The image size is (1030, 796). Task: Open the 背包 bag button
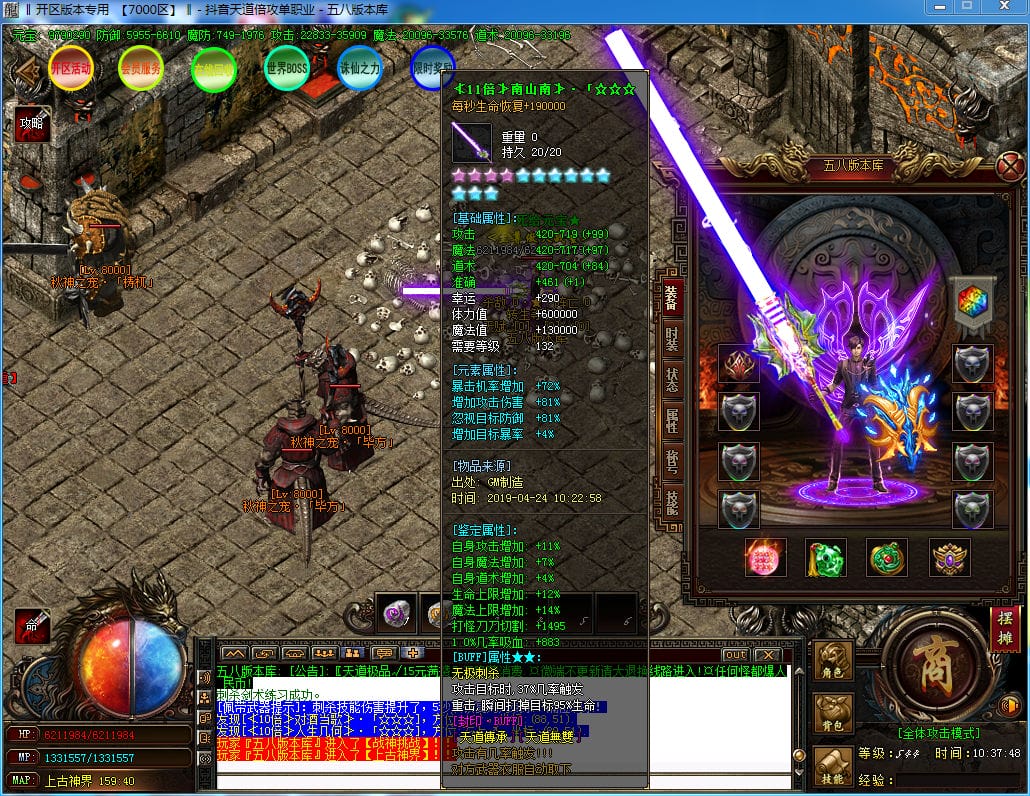(x=834, y=714)
